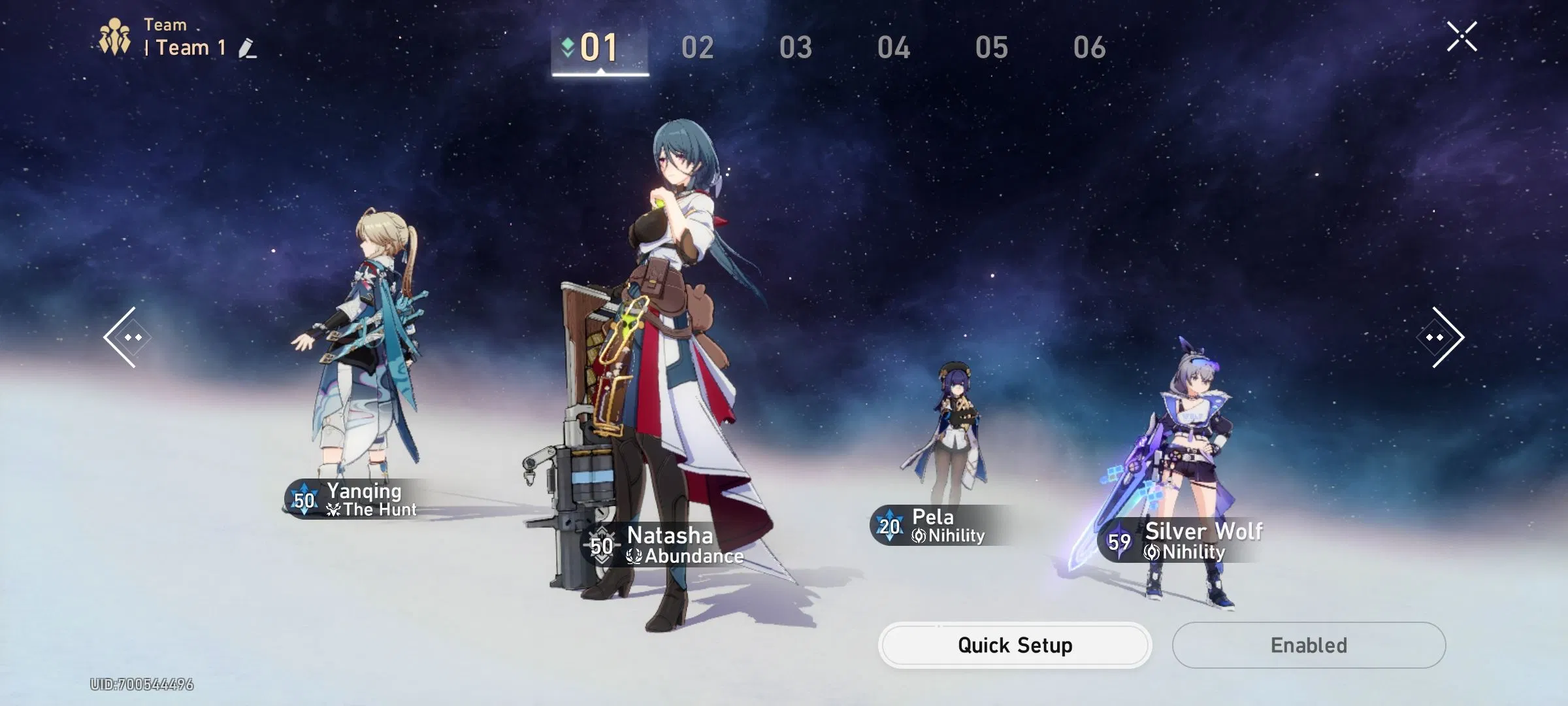Screen dimensions: 1568x706
Task: Select Natasha's character model
Action: [x=673, y=327]
